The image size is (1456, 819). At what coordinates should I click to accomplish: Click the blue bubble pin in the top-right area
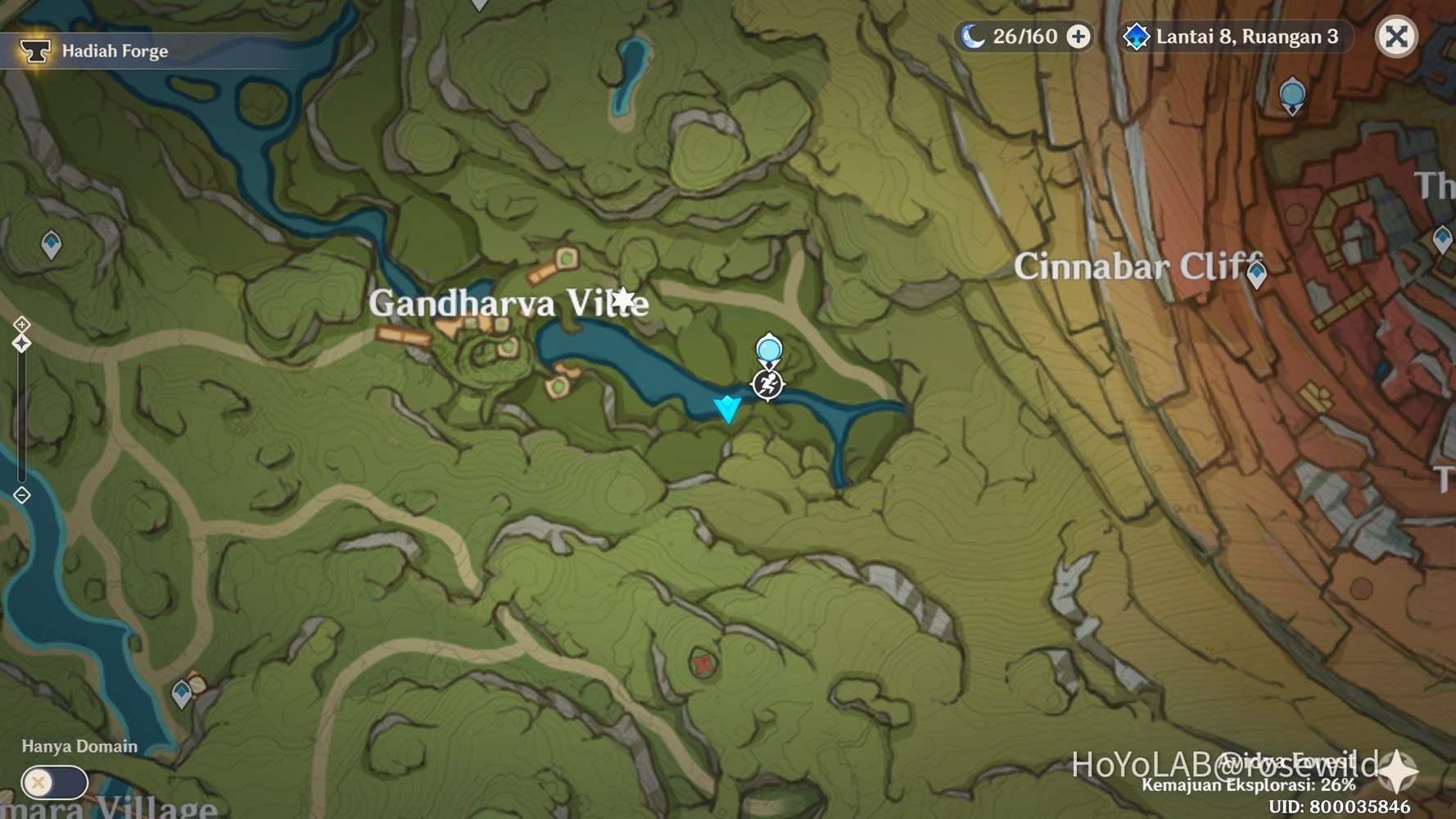[x=1291, y=94]
